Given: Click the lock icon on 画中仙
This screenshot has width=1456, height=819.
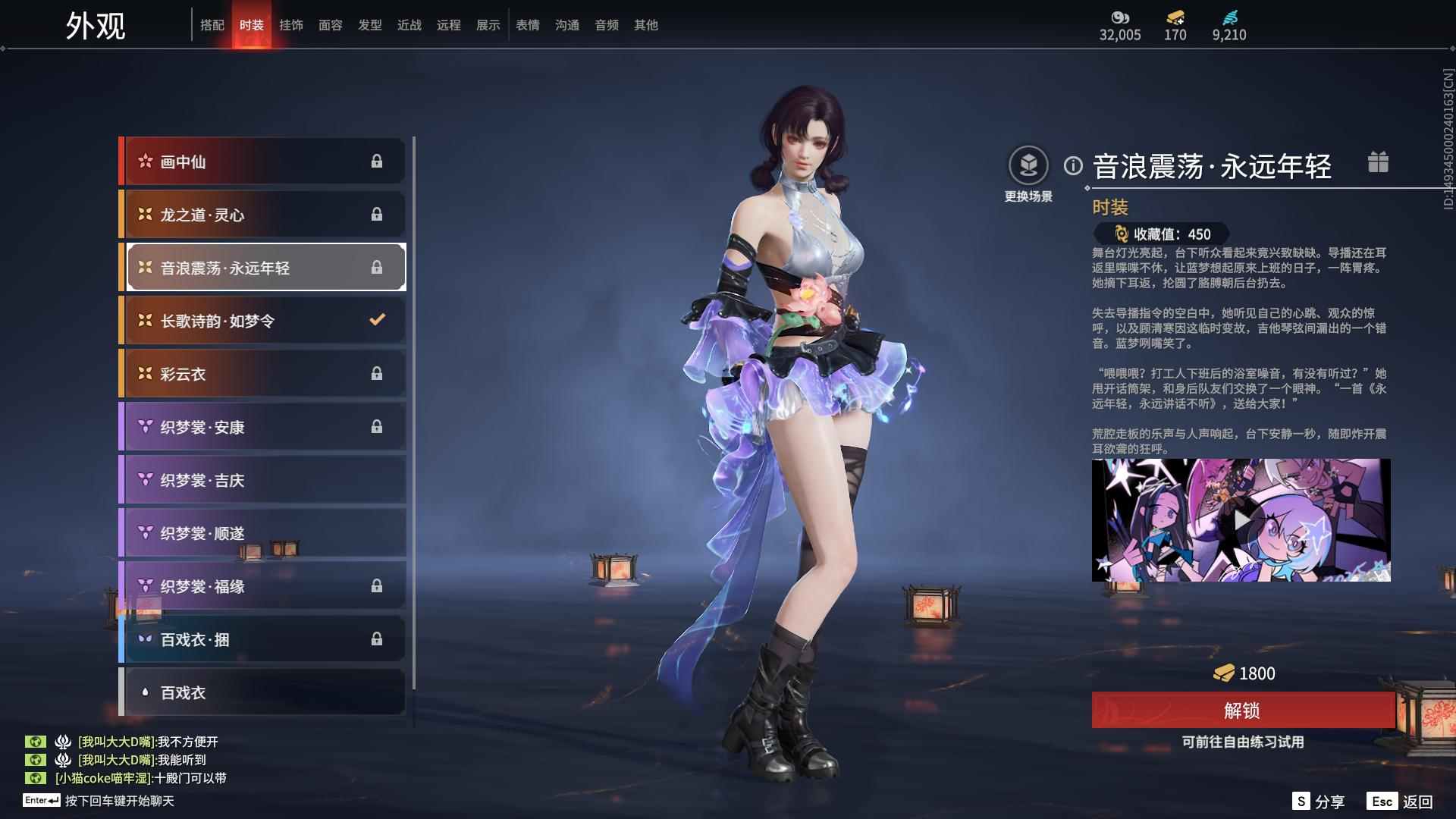Looking at the screenshot, I should coord(378,162).
